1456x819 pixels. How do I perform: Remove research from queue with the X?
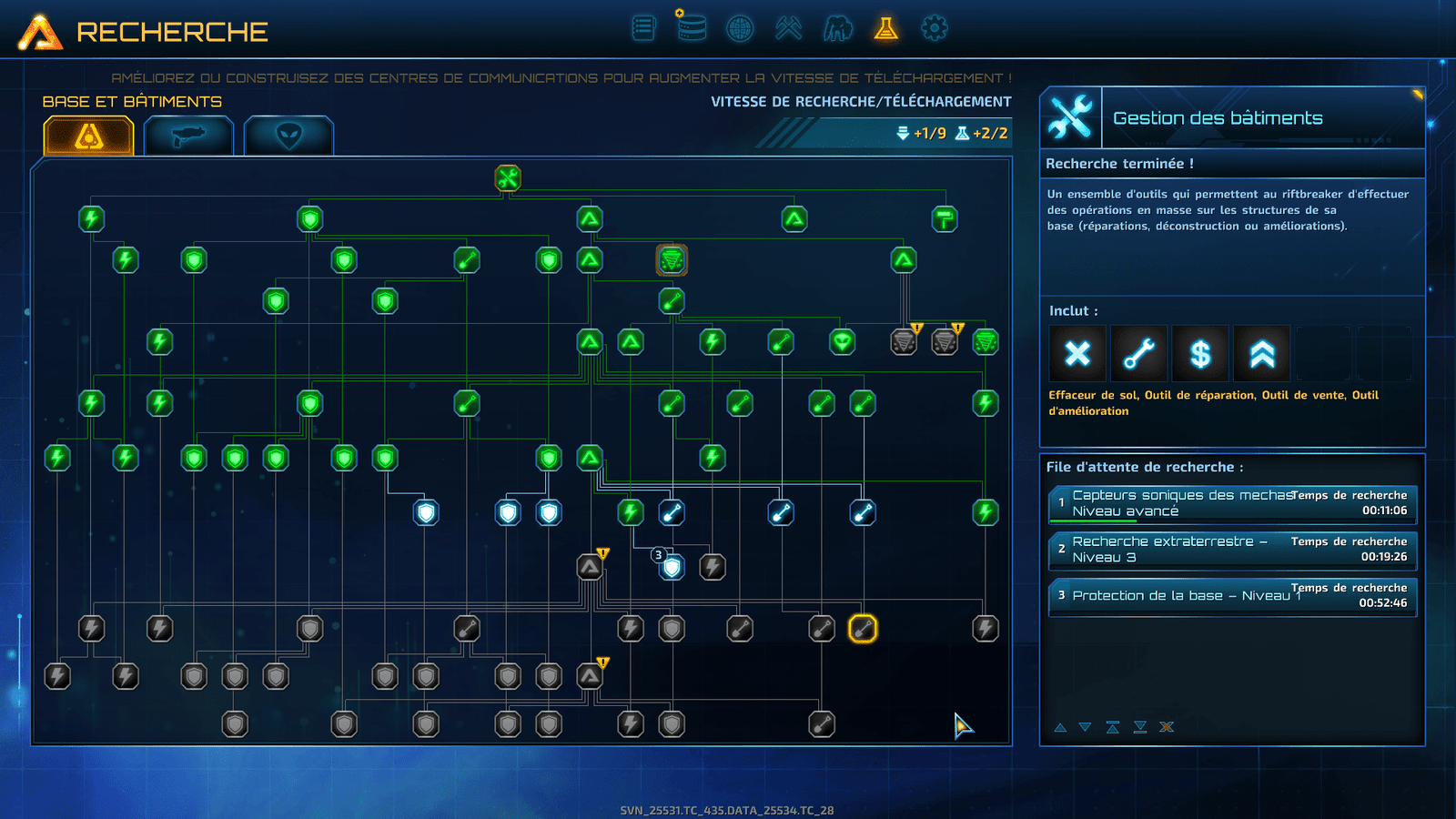click(x=1167, y=727)
